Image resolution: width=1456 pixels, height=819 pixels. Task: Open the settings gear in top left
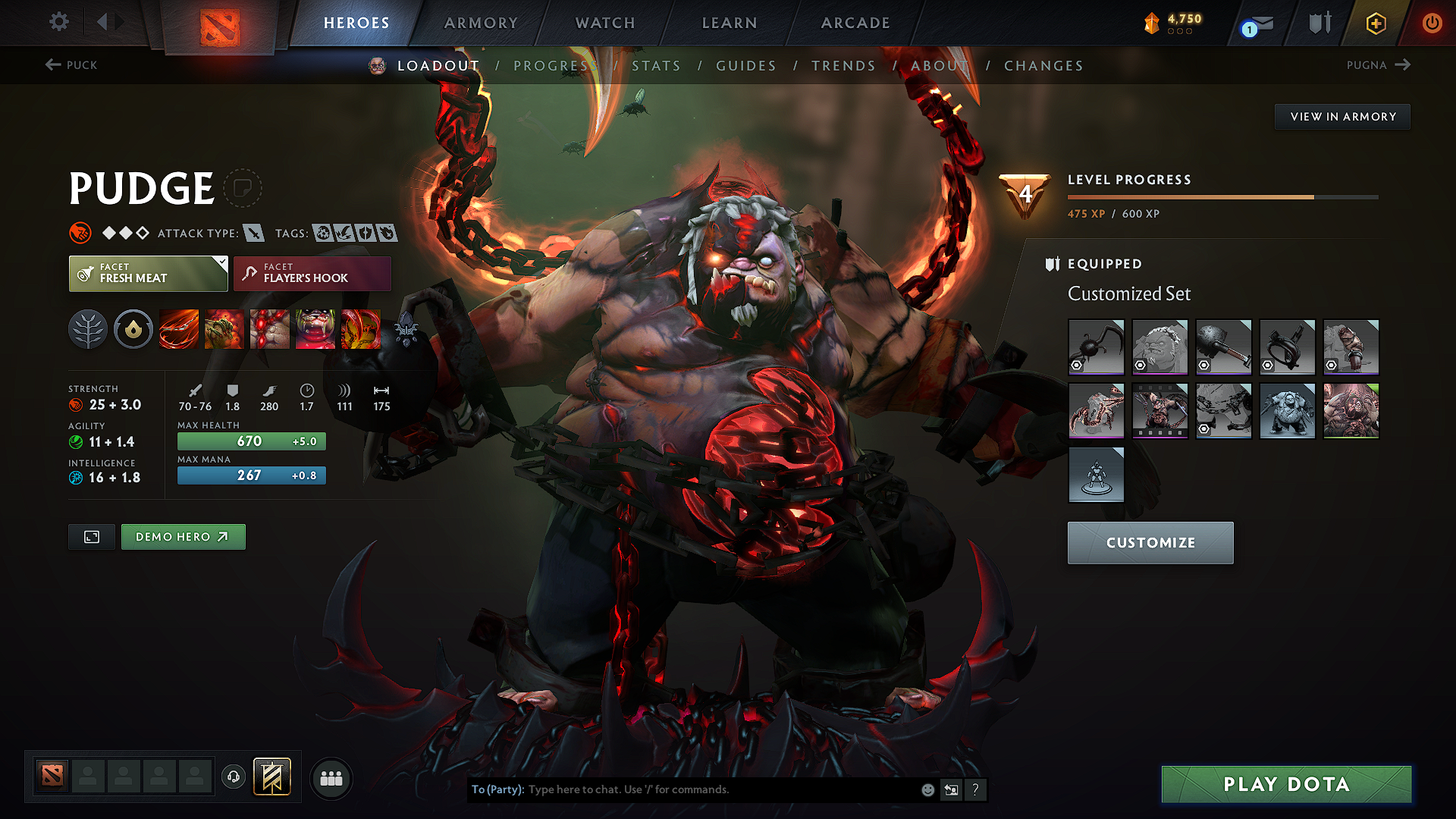58,22
